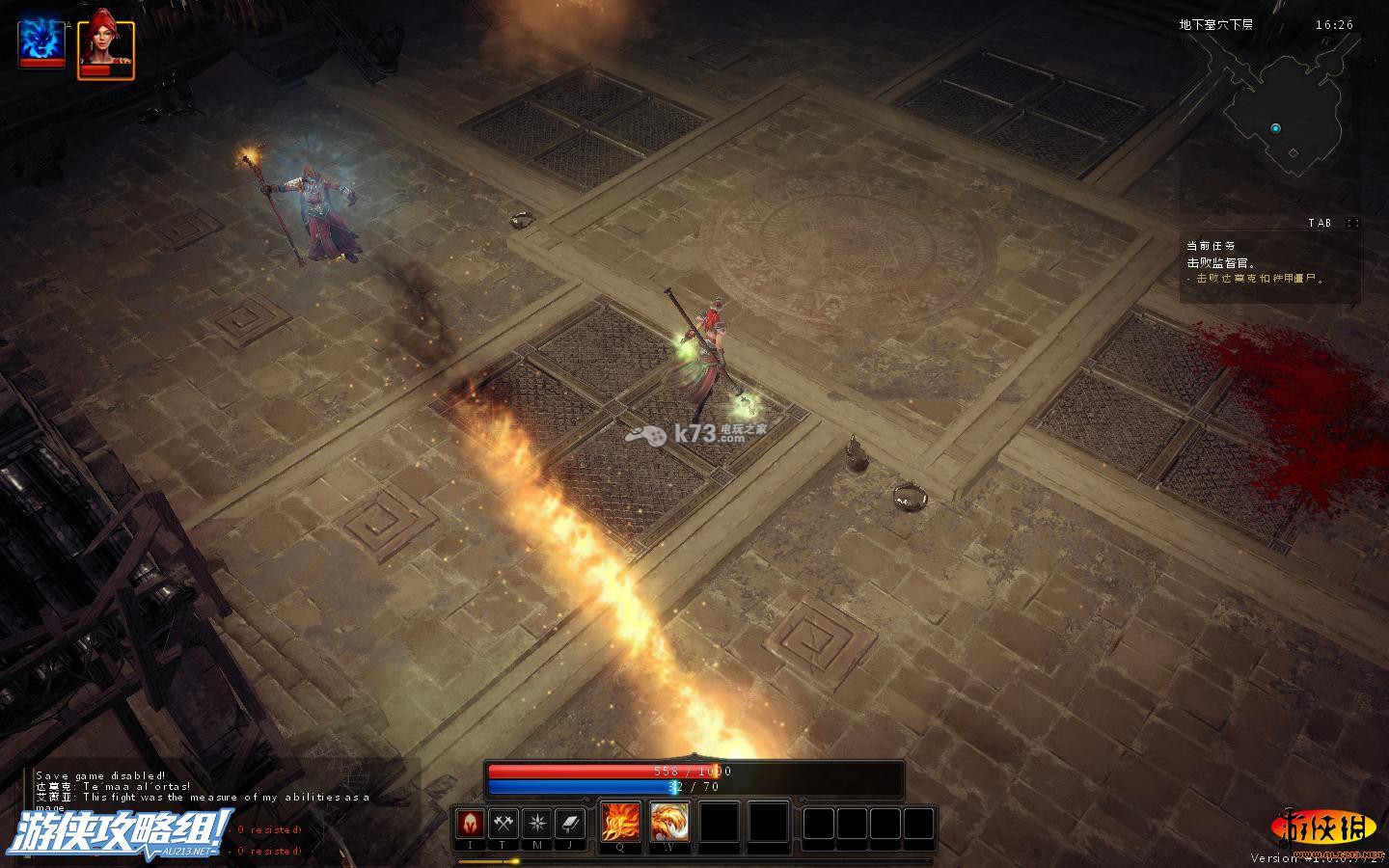Open the journal book icon
The width and height of the screenshot is (1389, 868).
click(x=570, y=824)
